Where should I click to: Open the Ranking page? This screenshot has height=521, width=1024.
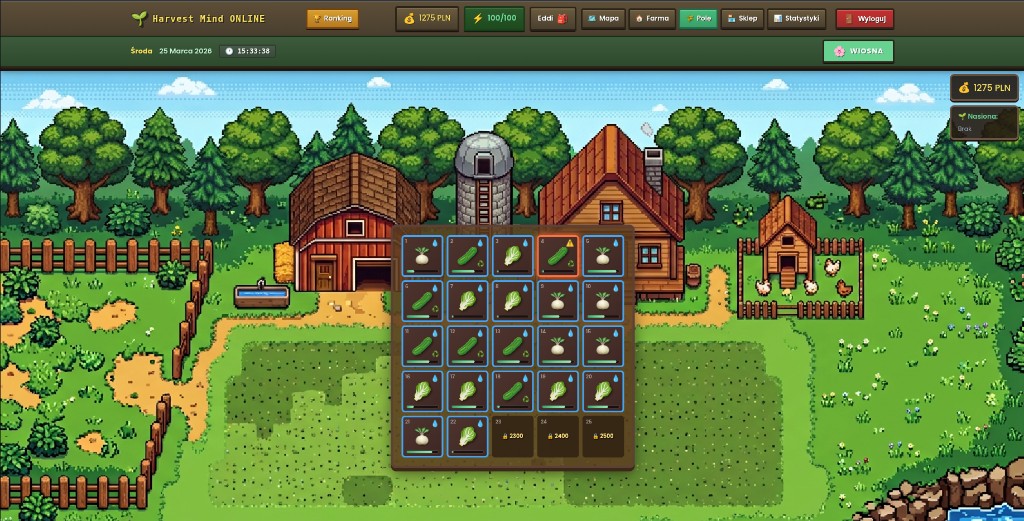point(332,18)
